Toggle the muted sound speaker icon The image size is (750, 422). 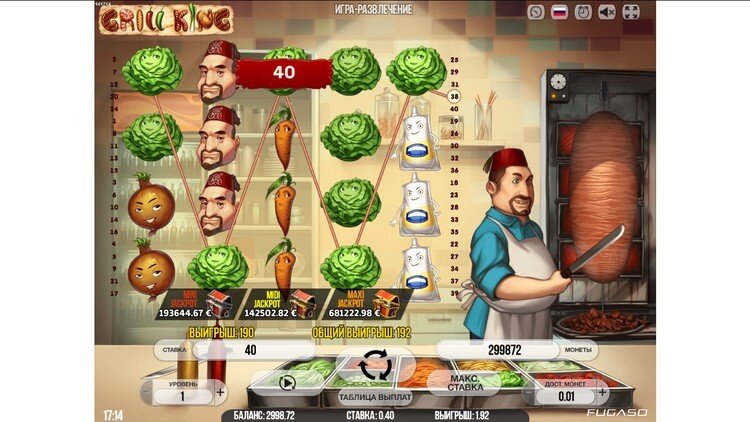[x=607, y=12]
